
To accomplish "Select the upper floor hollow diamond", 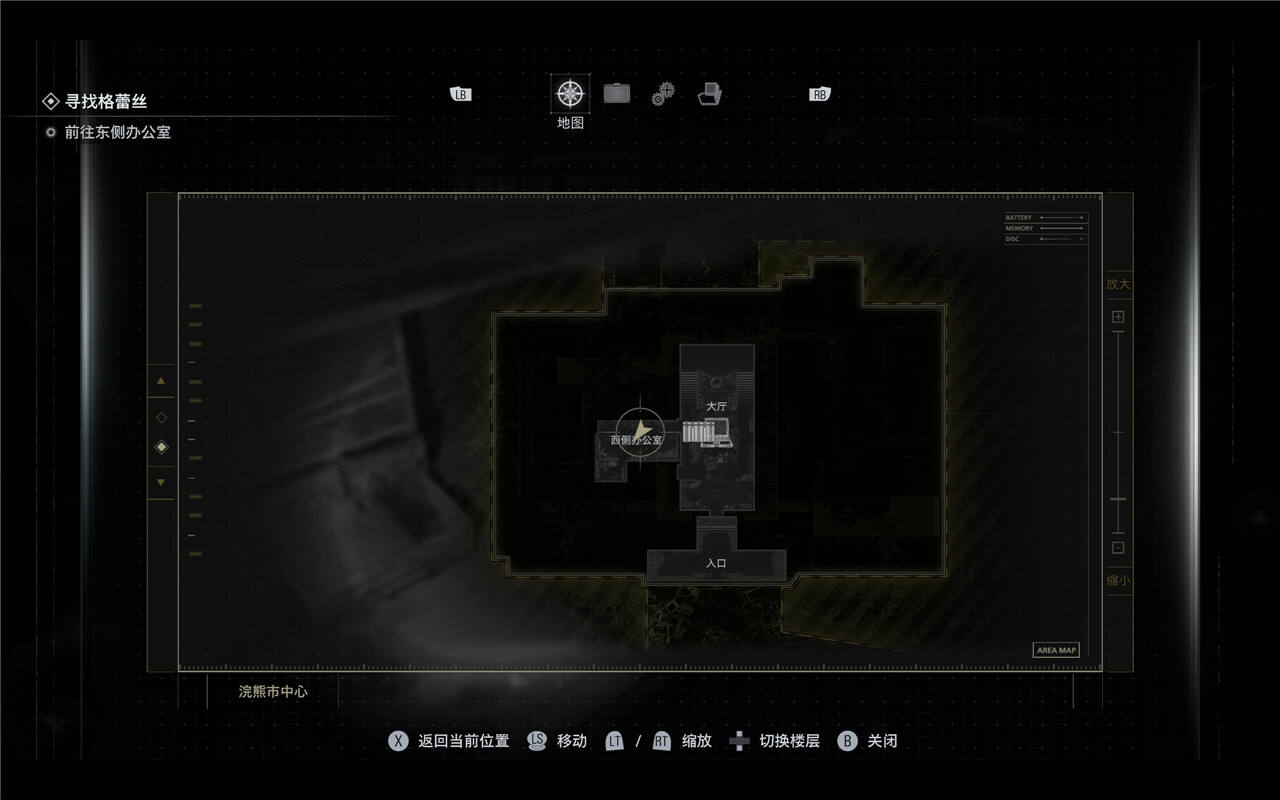I will point(161,417).
